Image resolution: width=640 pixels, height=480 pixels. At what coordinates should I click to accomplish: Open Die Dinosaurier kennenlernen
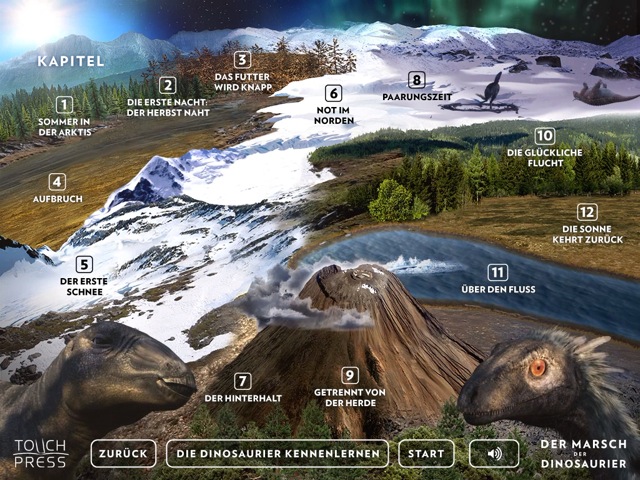pyautogui.click(x=277, y=454)
